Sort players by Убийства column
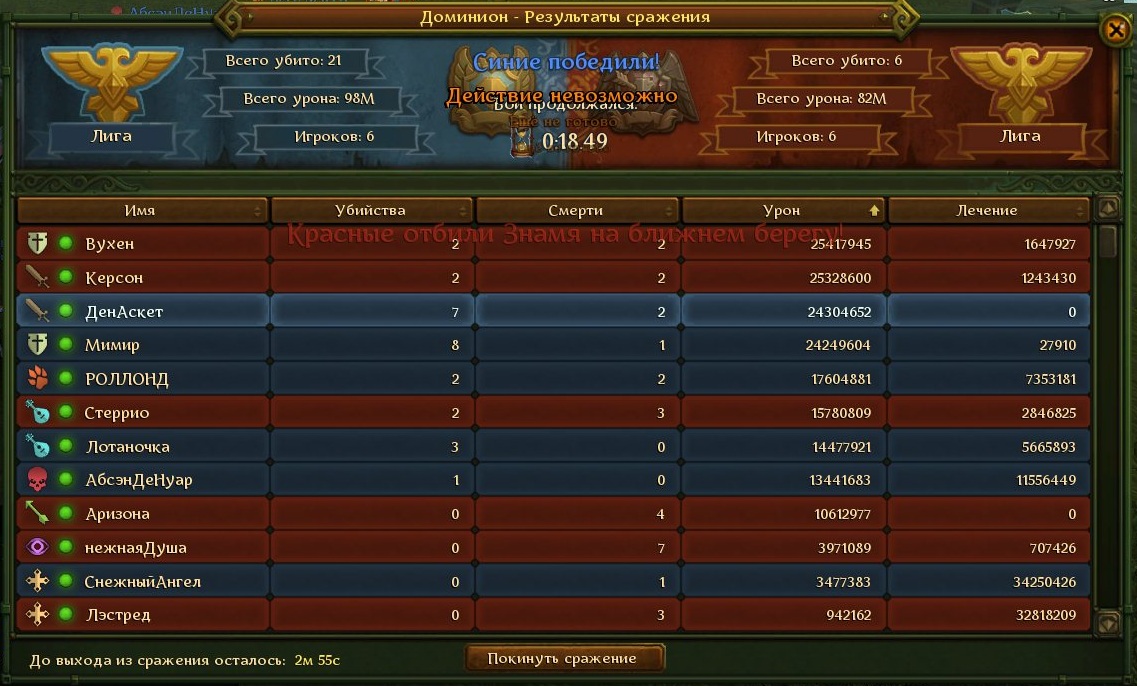Viewport: 1137px width, 687px height. coord(372,211)
